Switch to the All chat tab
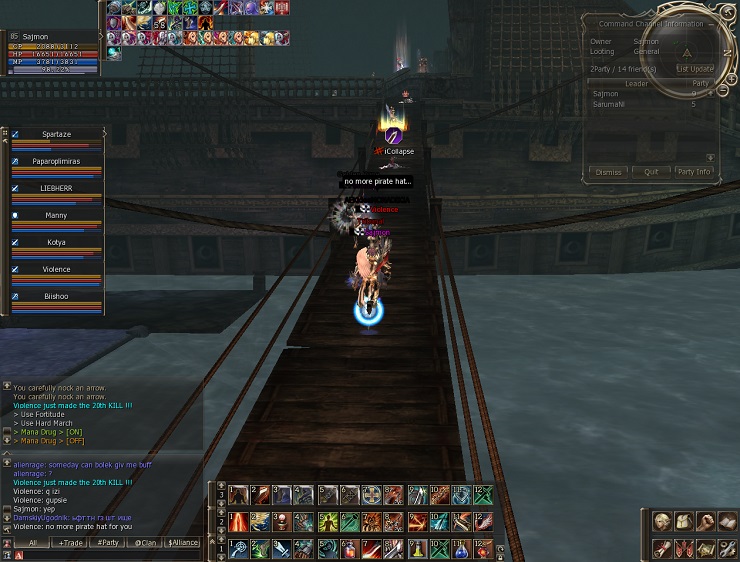The image size is (740, 562). coord(32,543)
